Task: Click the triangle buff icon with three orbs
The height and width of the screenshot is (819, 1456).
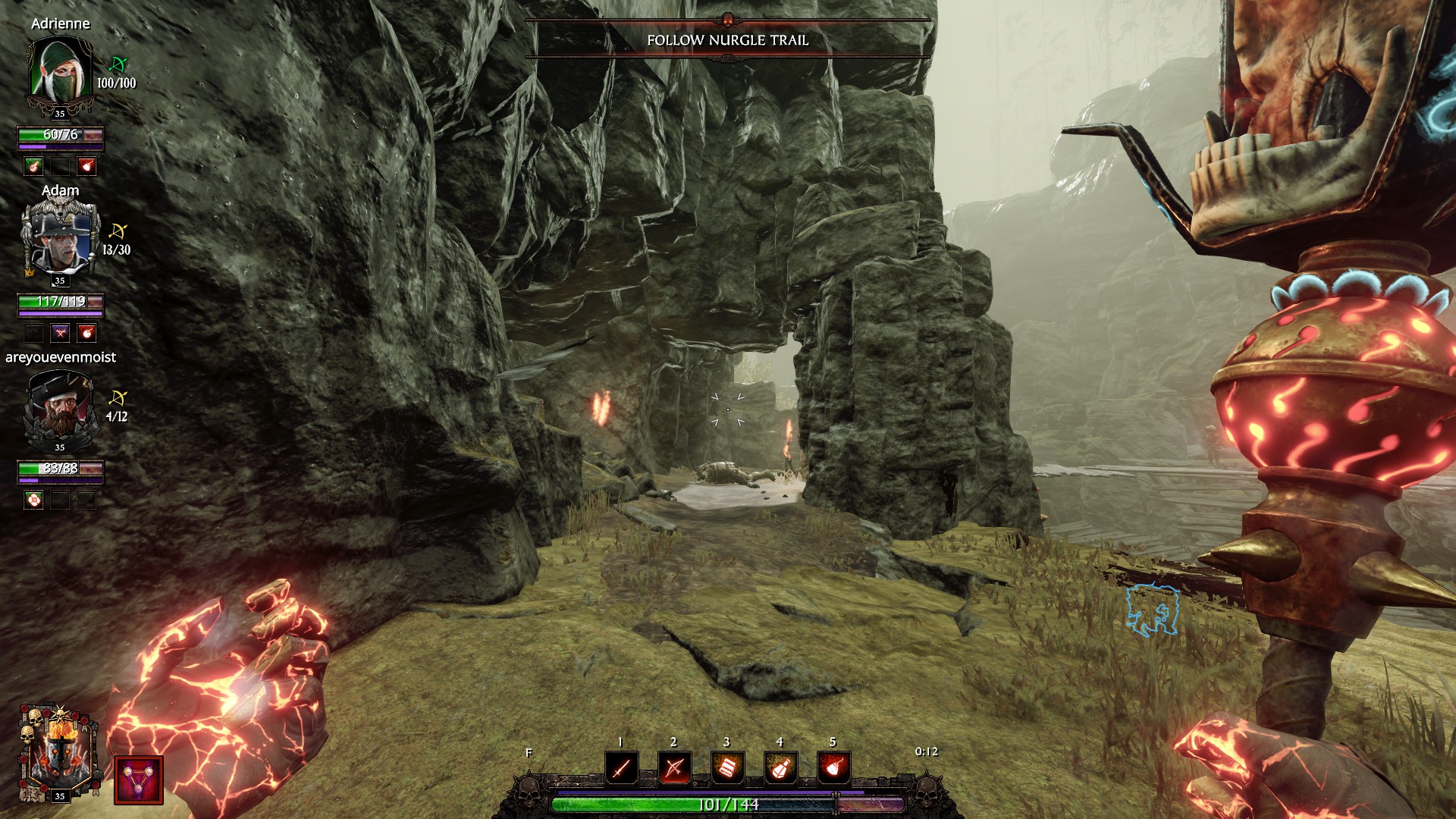Action: (139, 780)
